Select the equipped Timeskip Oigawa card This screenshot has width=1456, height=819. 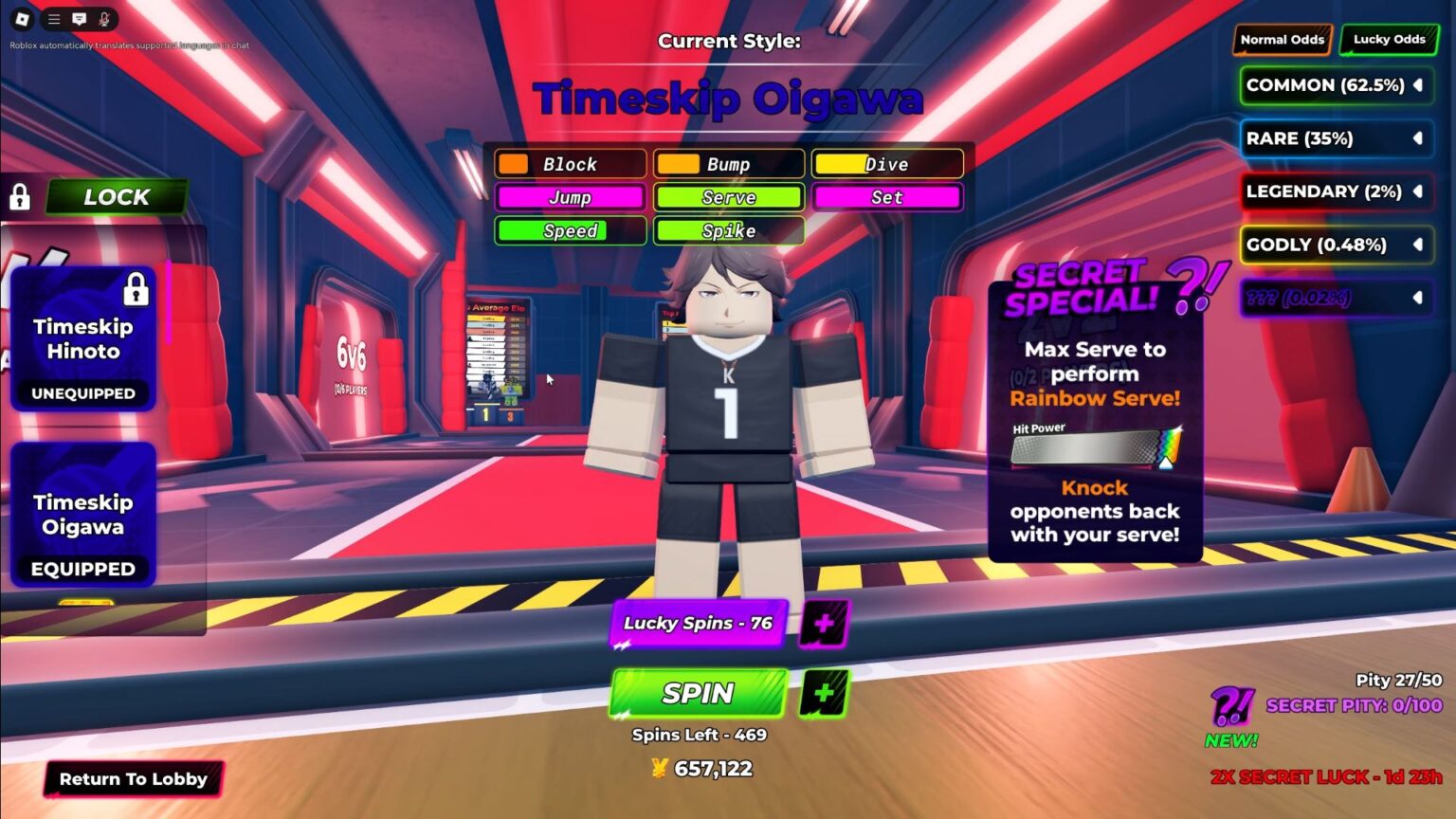pyautogui.click(x=83, y=517)
